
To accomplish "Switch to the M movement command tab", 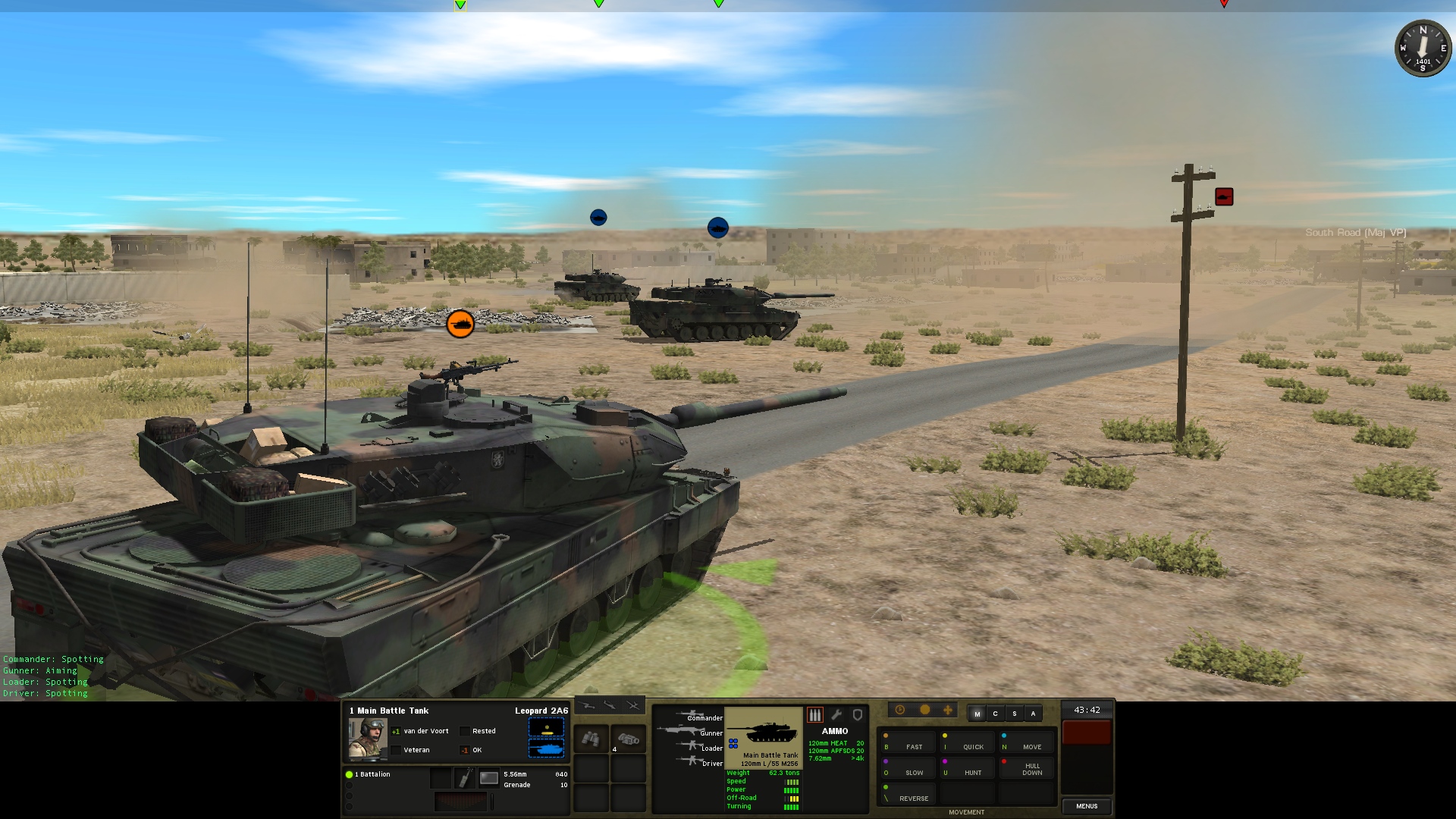I will coord(977,714).
